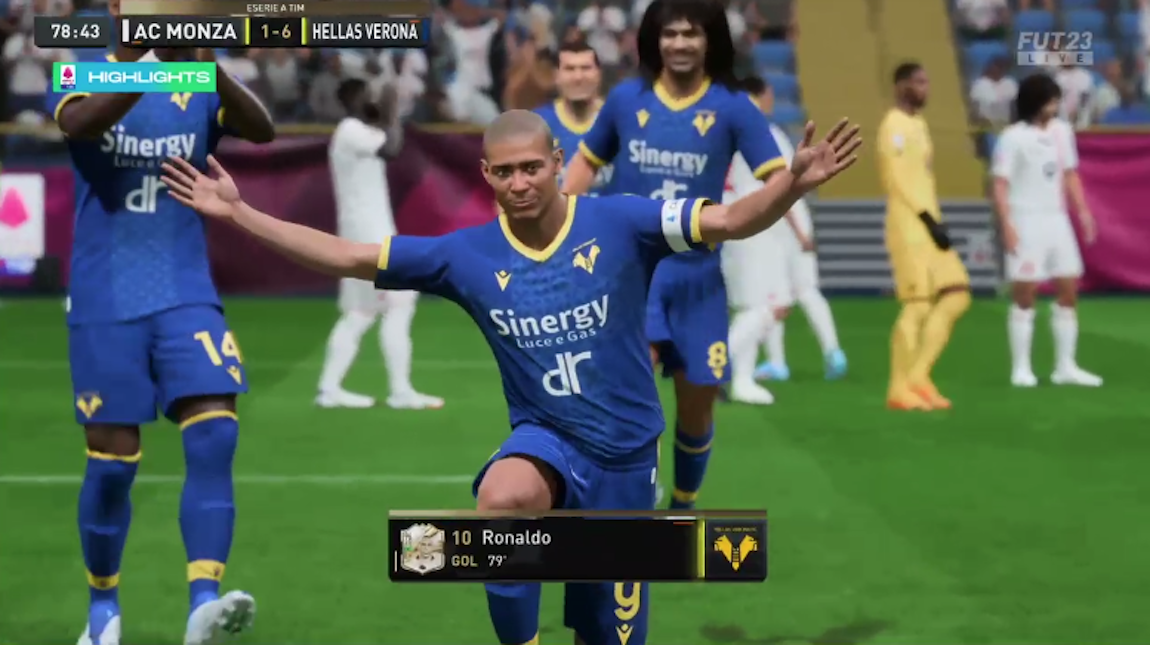Image resolution: width=1150 pixels, height=645 pixels.
Task: Click the green Highlights badge
Action: pyautogui.click(x=134, y=77)
